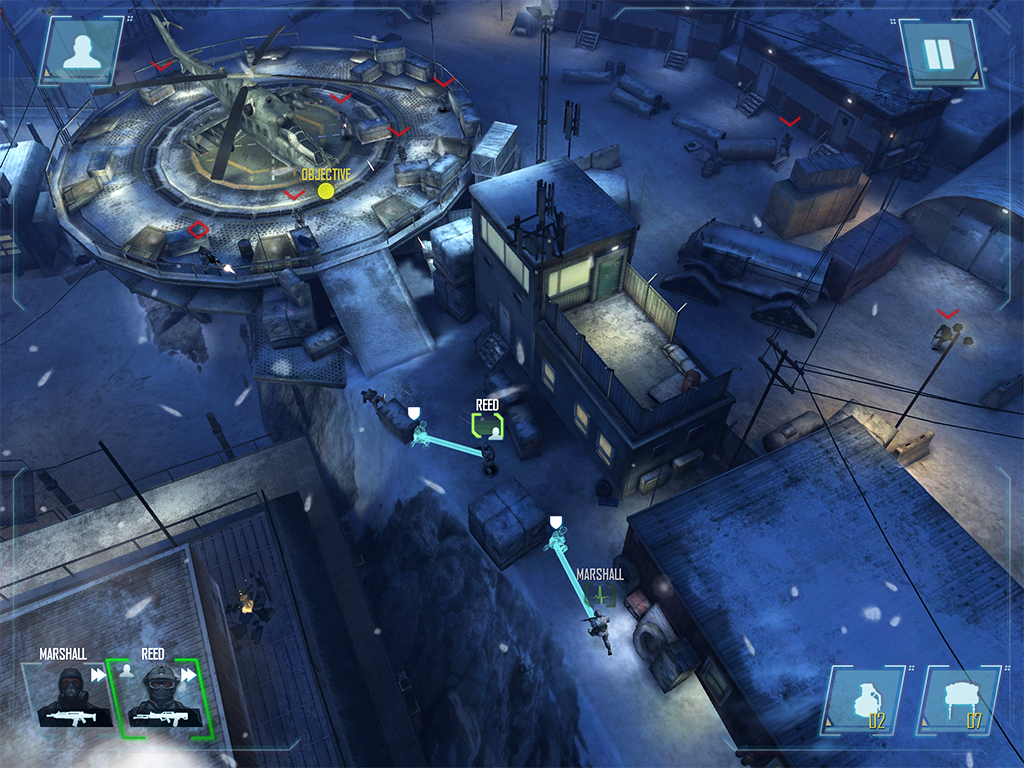Viewport: 1024px width, 768px height.
Task: Pause the game
Action: [938, 52]
